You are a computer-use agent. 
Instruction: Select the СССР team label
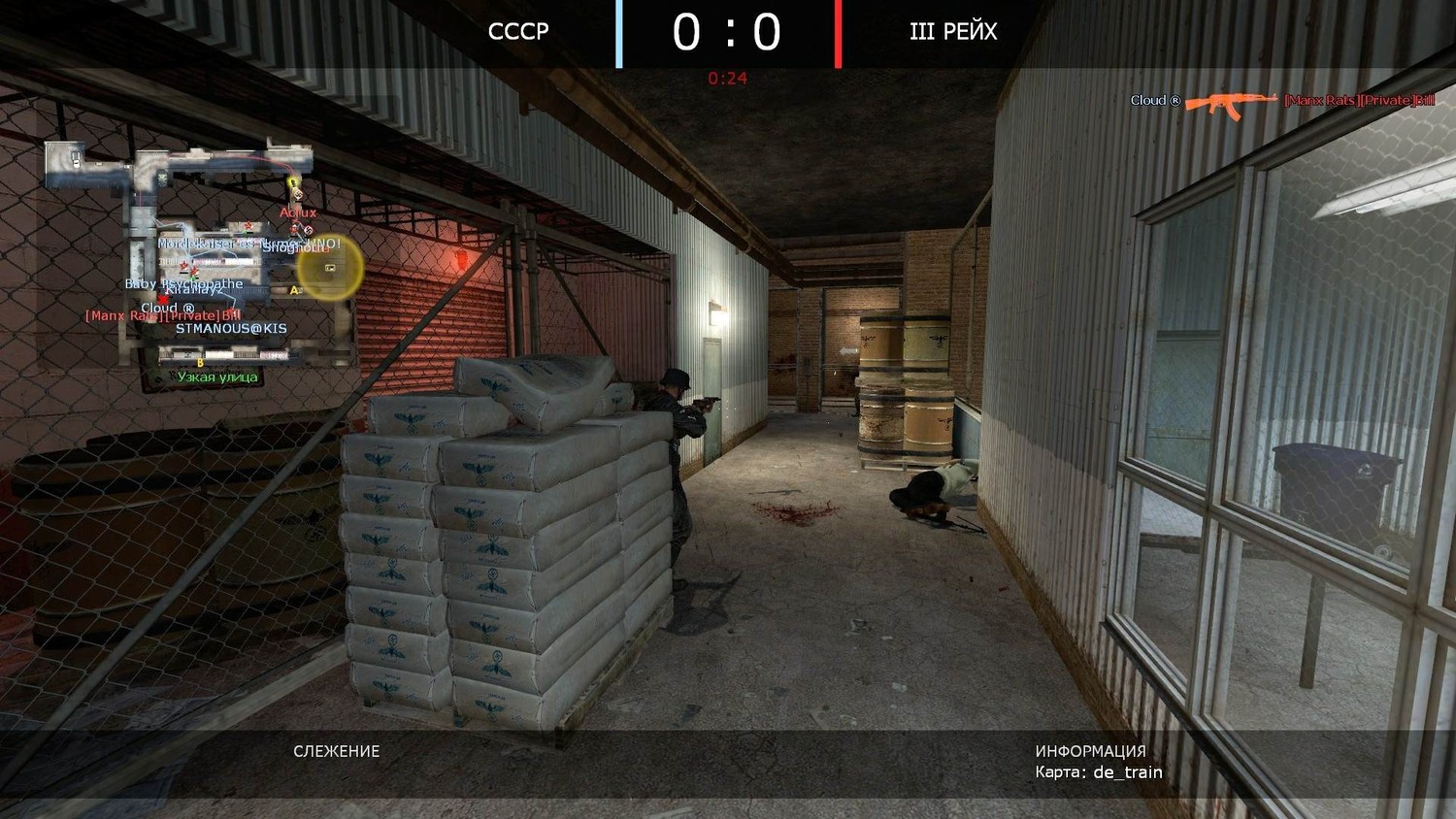518,32
